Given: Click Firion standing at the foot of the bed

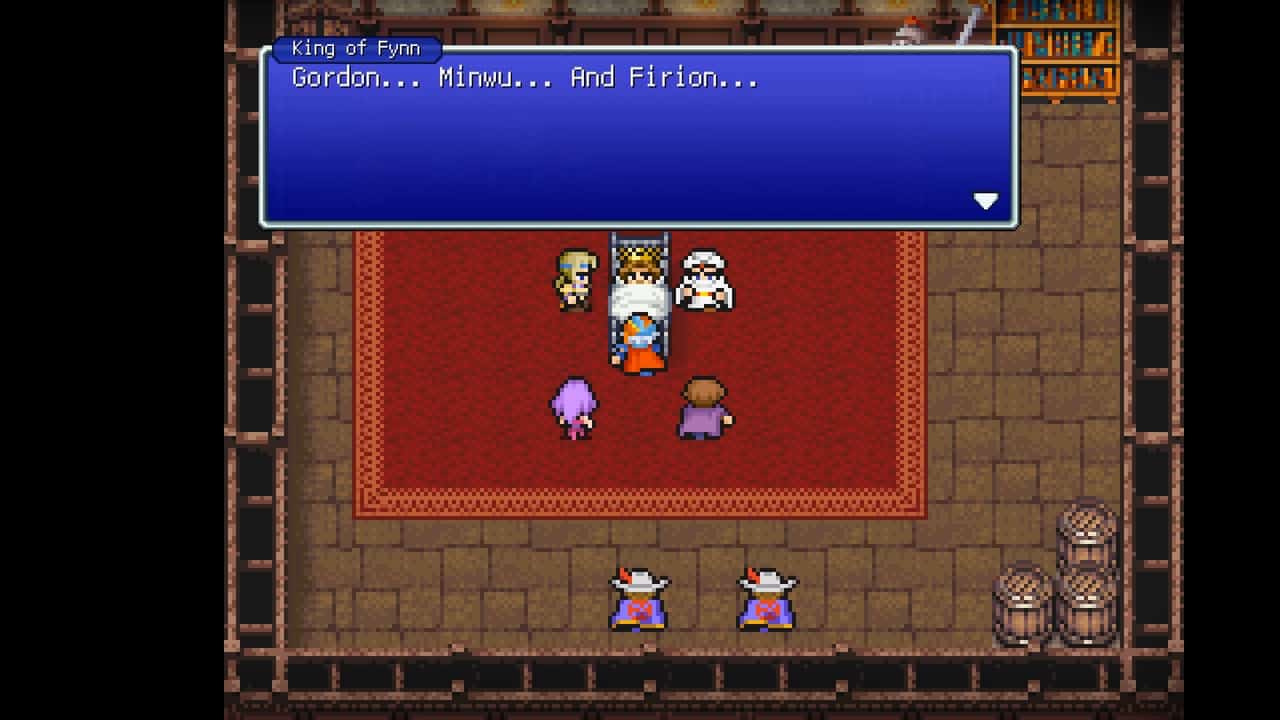Looking at the screenshot, I should click(640, 345).
